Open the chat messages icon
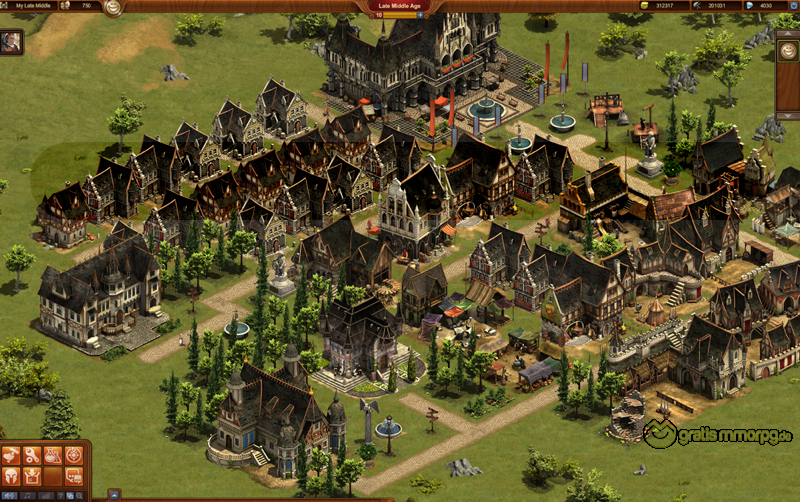 click(x=74, y=476)
